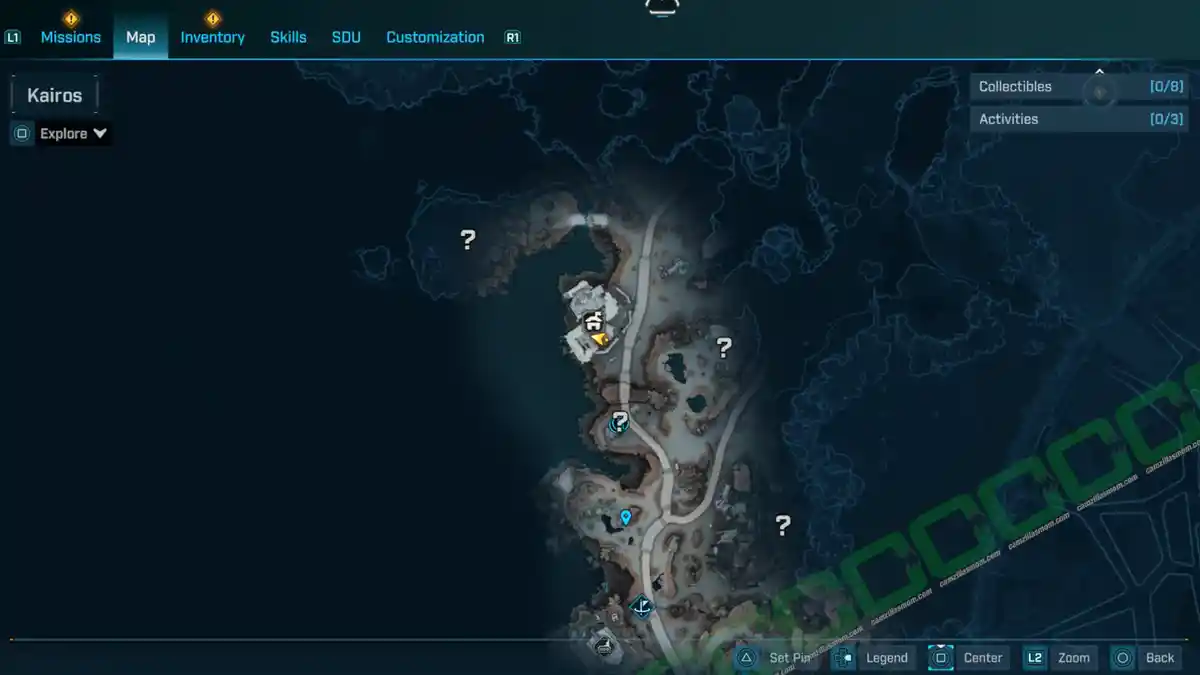Viewport: 1200px width, 675px height.
Task: Expand the Explore dropdown
Action: coord(73,133)
